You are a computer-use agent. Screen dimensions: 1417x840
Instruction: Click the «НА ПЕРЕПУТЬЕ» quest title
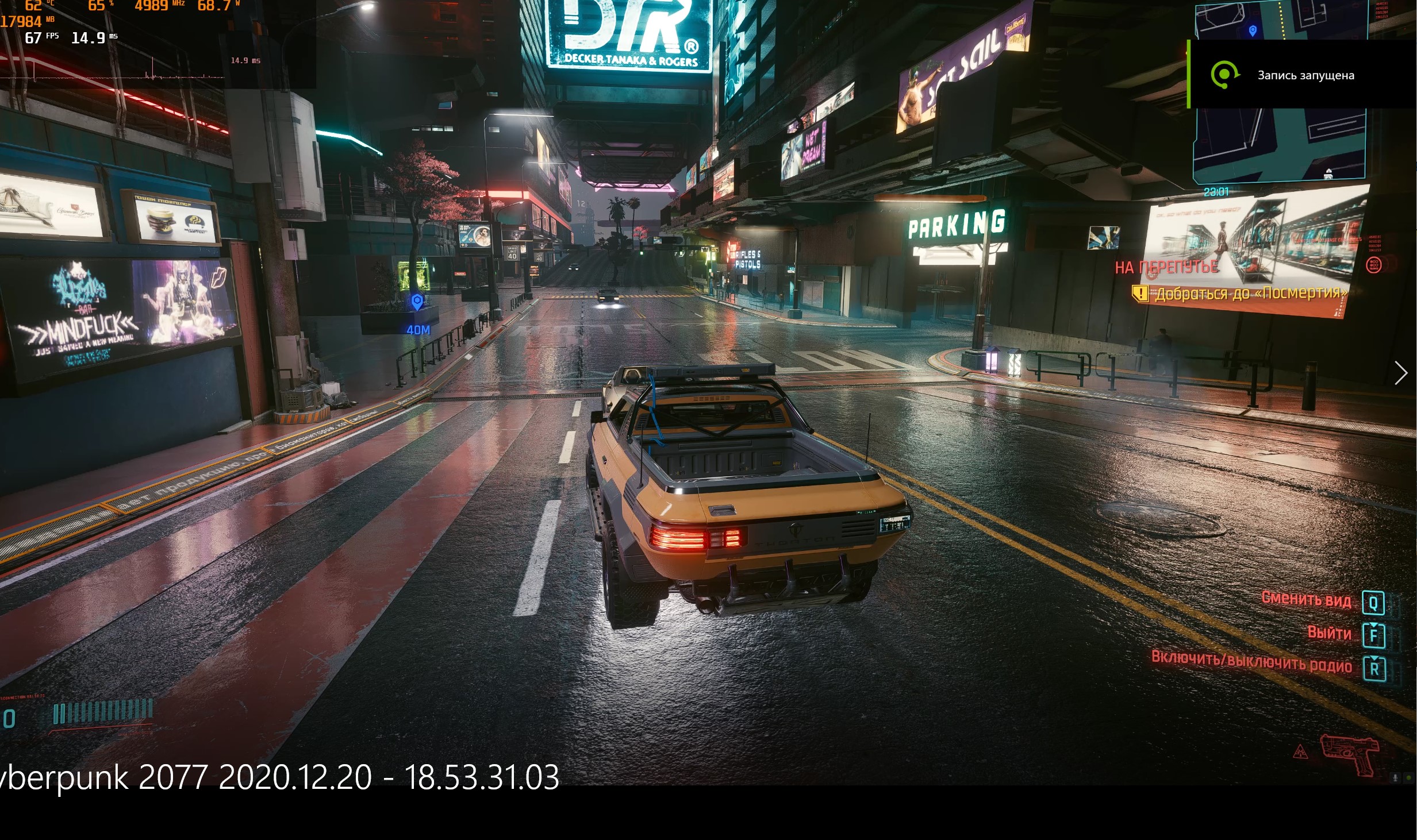pos(1166,267)
